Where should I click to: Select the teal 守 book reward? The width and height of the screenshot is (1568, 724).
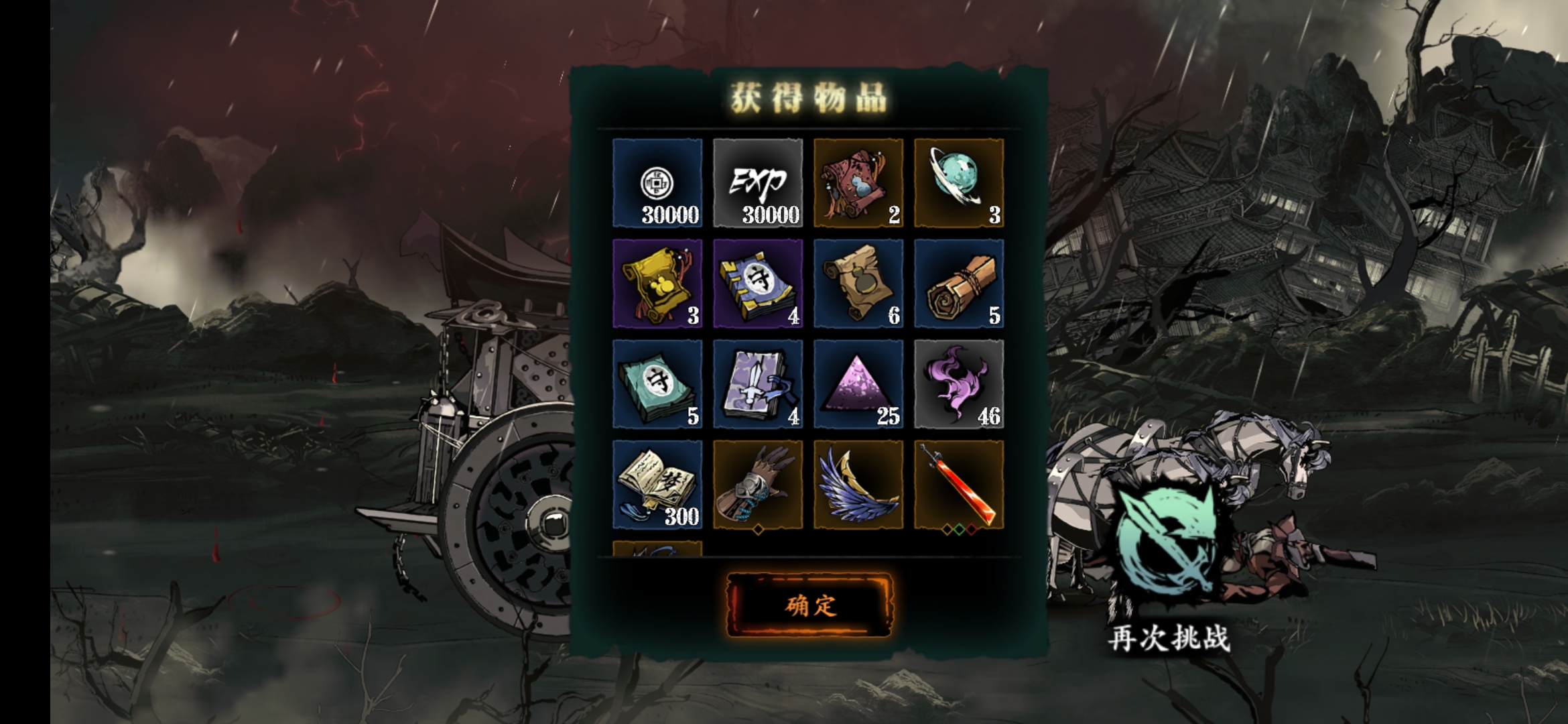coord(657,384)
